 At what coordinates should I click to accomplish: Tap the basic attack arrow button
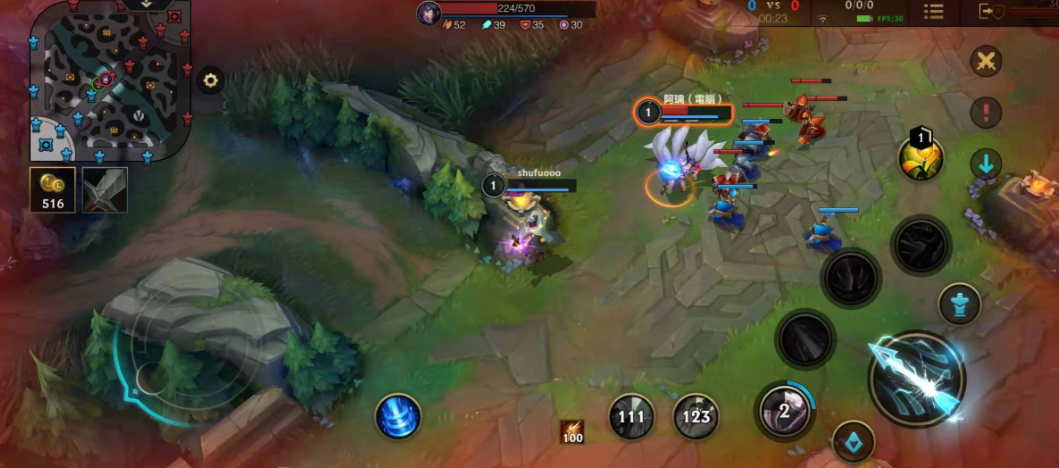(916, 380)
